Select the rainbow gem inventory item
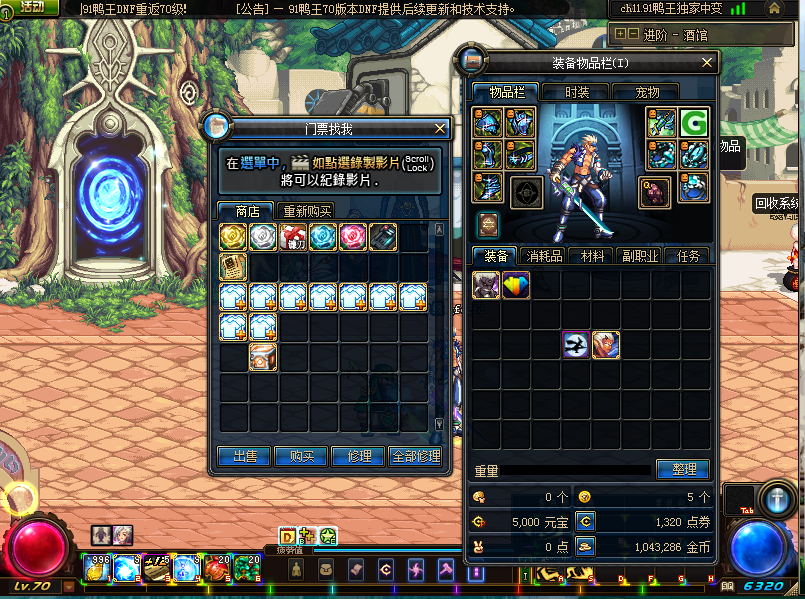 coord(516,285)
